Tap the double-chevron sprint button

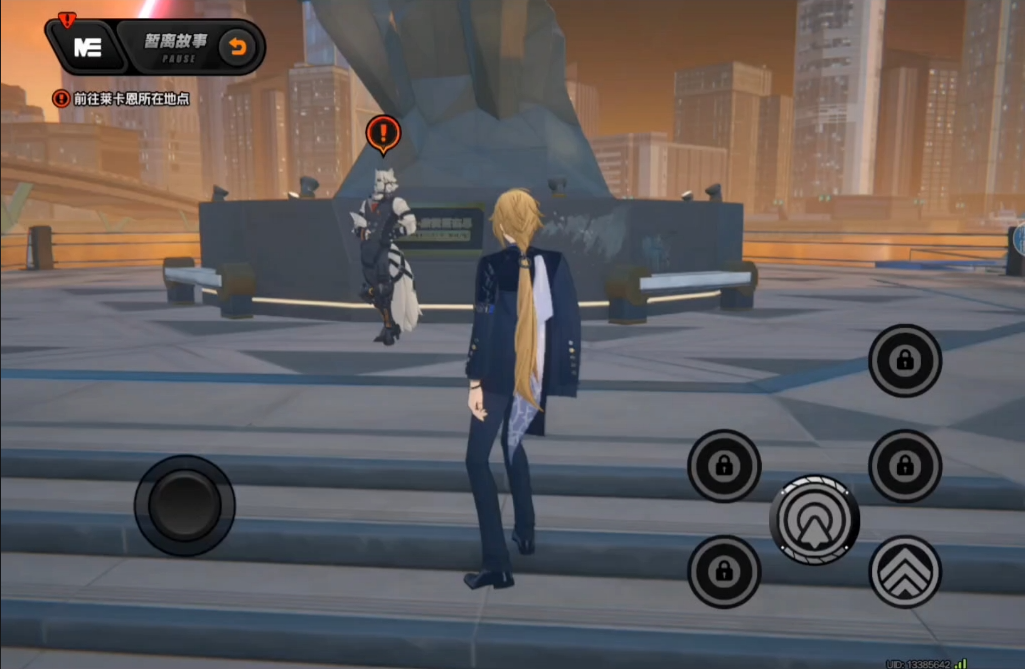coord(905,572)
